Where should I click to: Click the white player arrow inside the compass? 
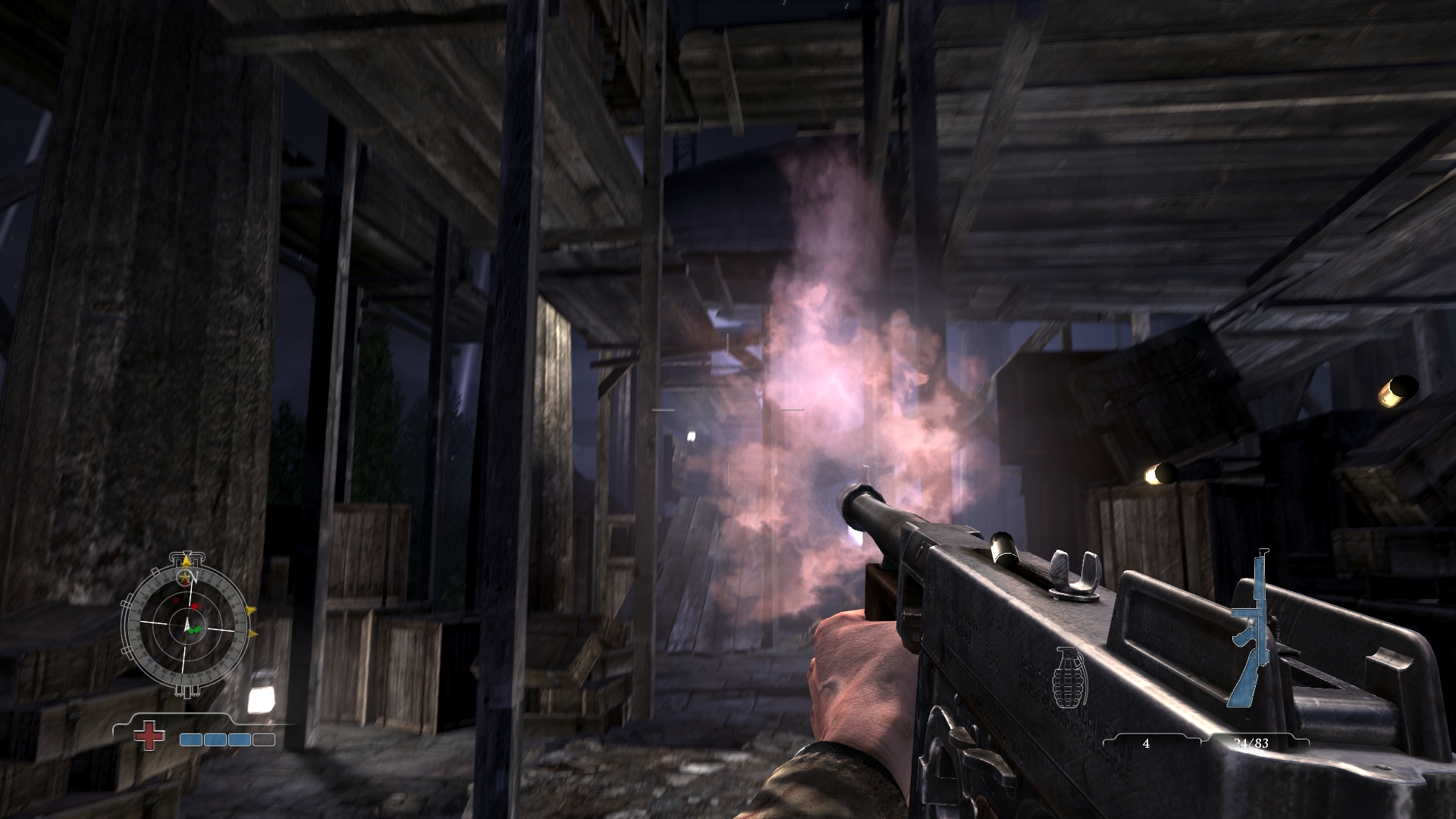(187, 624)
